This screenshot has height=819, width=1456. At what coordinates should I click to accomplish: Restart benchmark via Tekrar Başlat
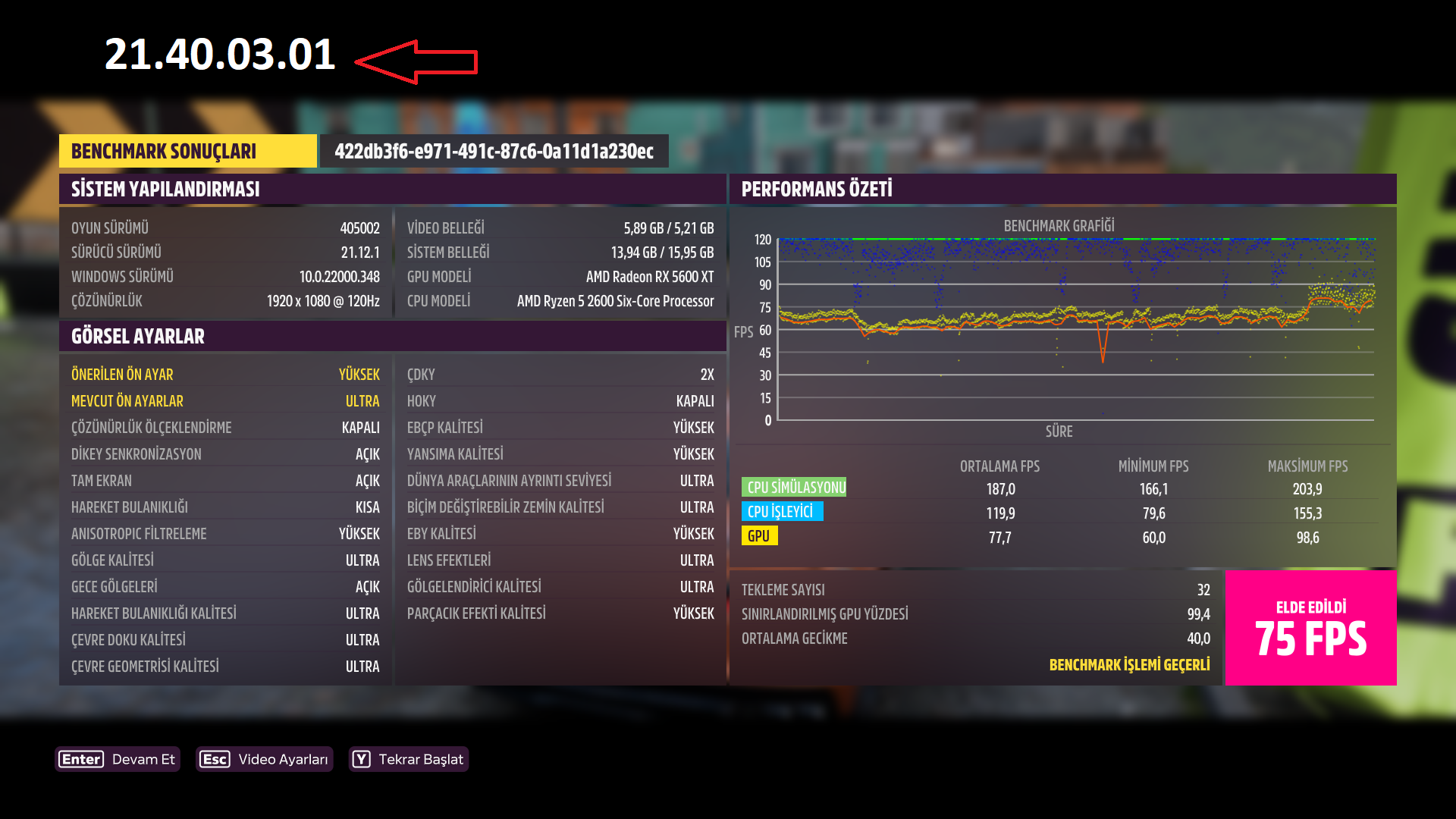point(409,759)
